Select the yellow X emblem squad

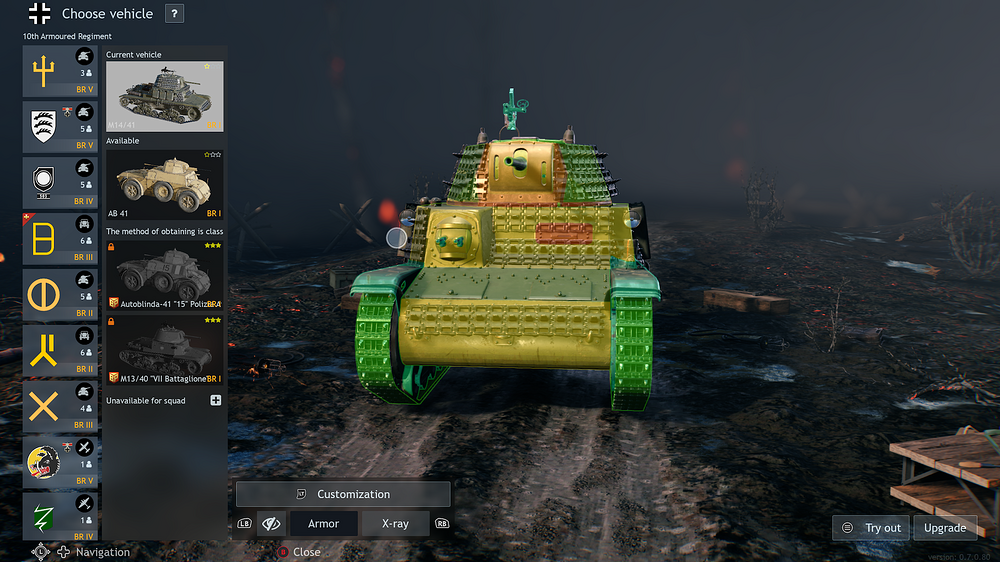[60, 407]
